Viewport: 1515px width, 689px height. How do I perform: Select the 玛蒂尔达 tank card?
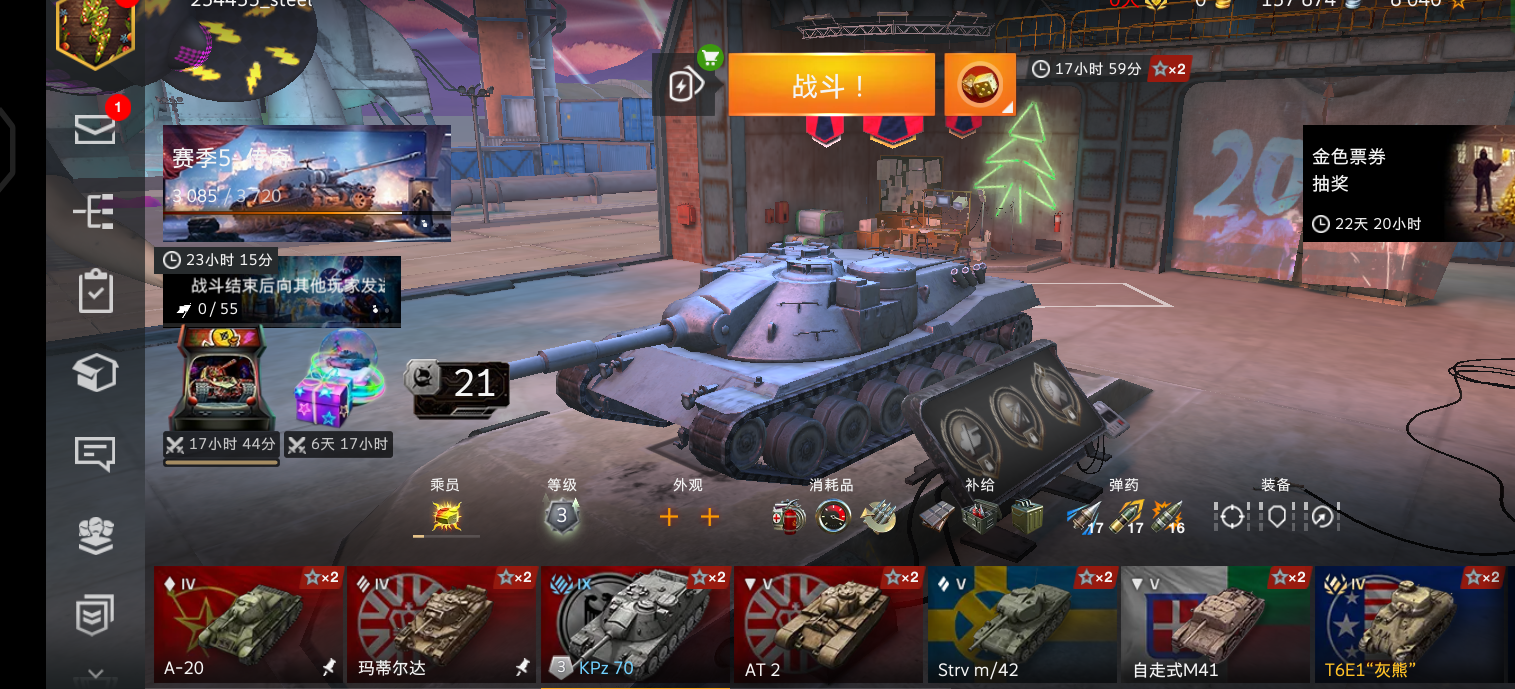[x=441, y=624]
